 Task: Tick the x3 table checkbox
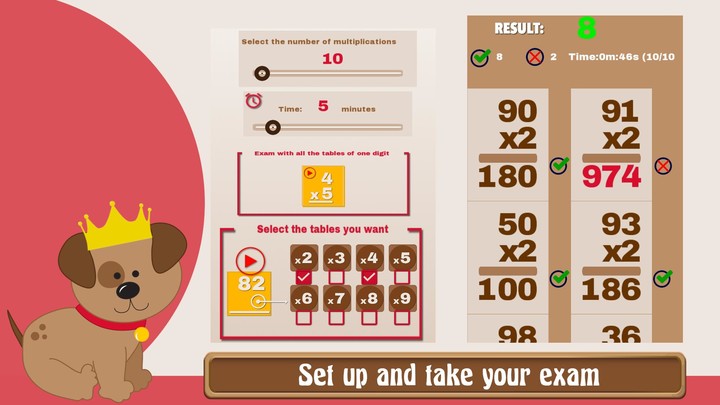(337, 276)
